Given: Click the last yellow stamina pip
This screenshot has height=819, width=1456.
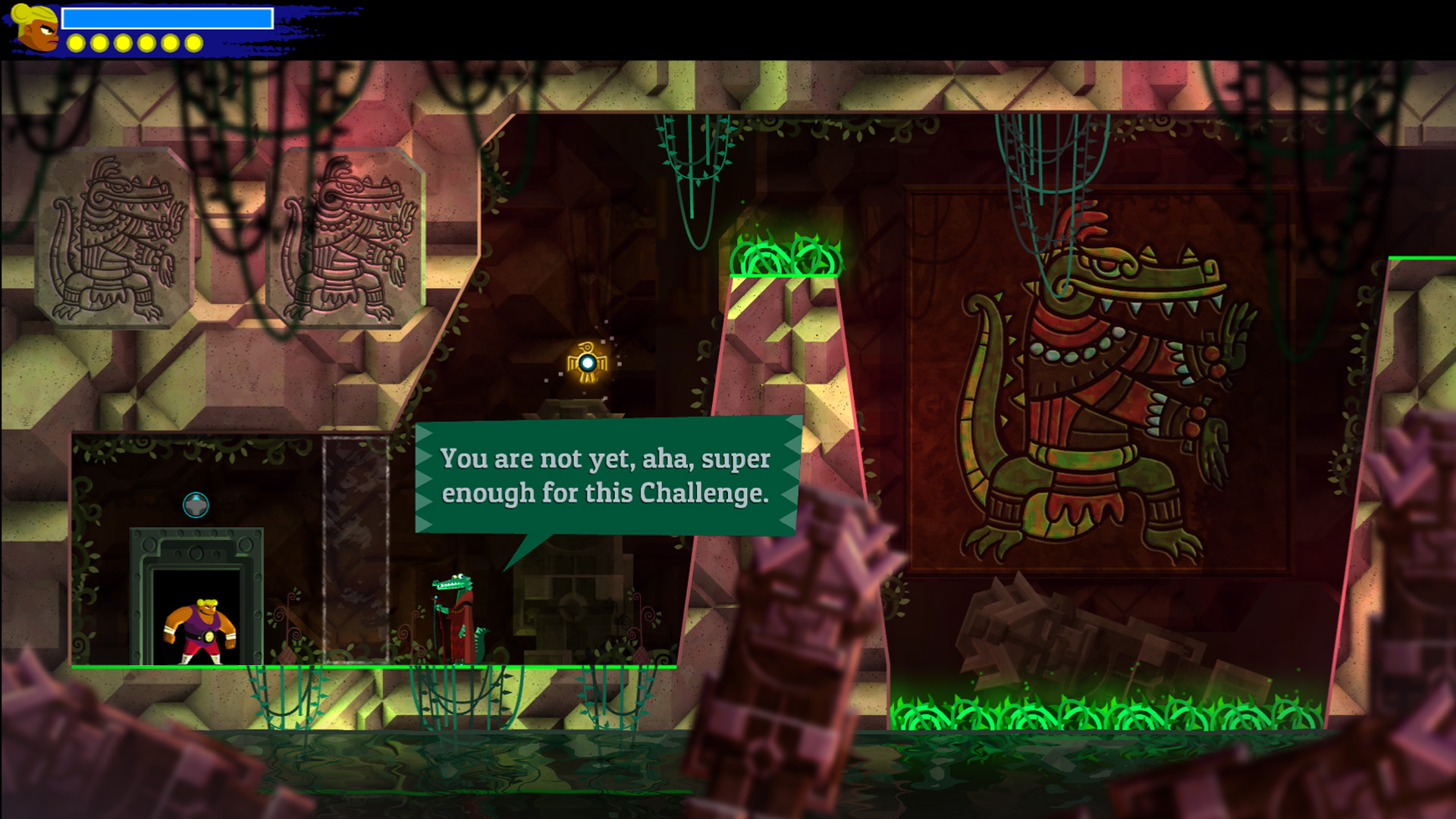Looking at the screenshot, I should [193, 43].
